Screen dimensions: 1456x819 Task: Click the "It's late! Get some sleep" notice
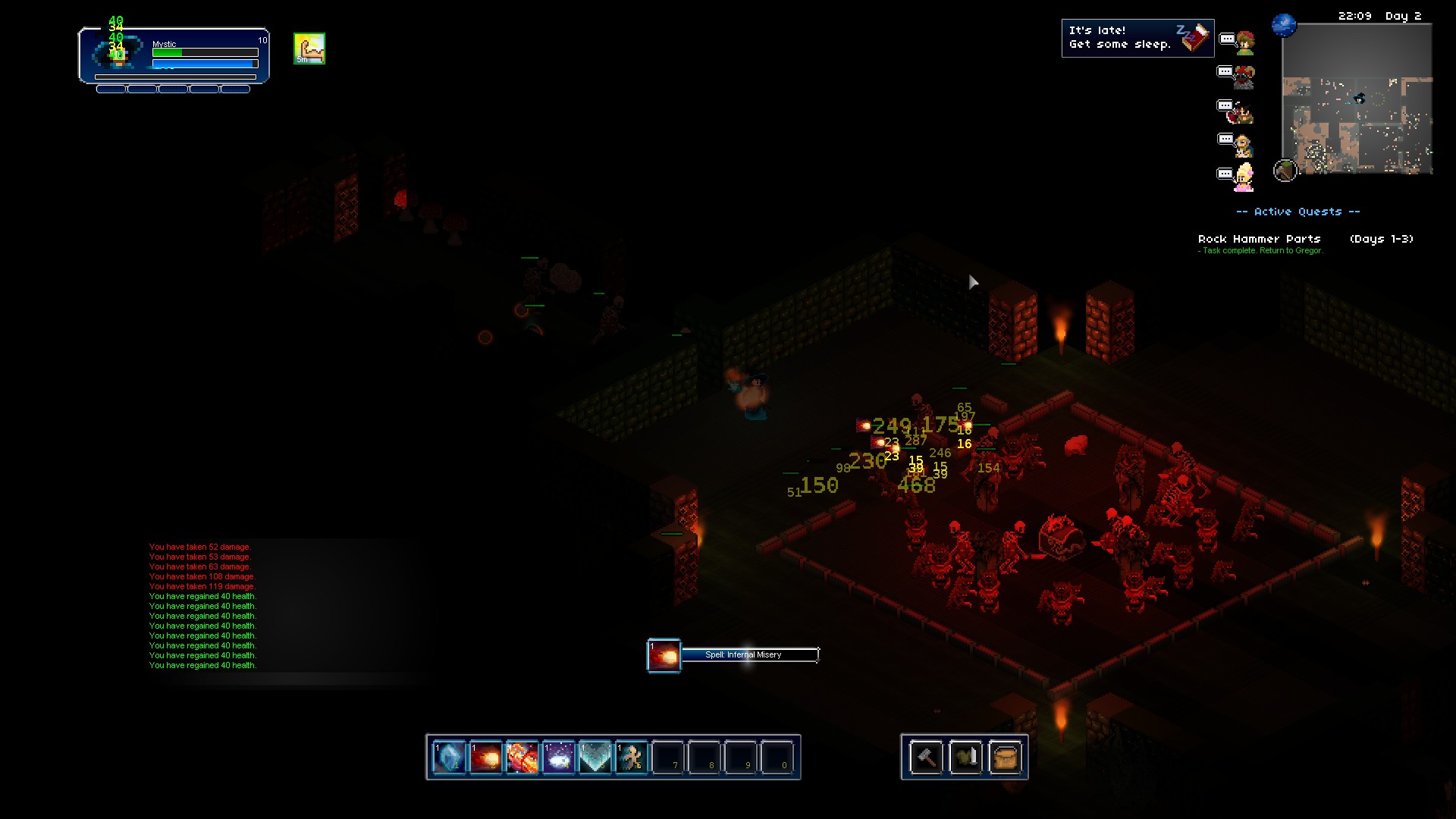coord(1137,38)
